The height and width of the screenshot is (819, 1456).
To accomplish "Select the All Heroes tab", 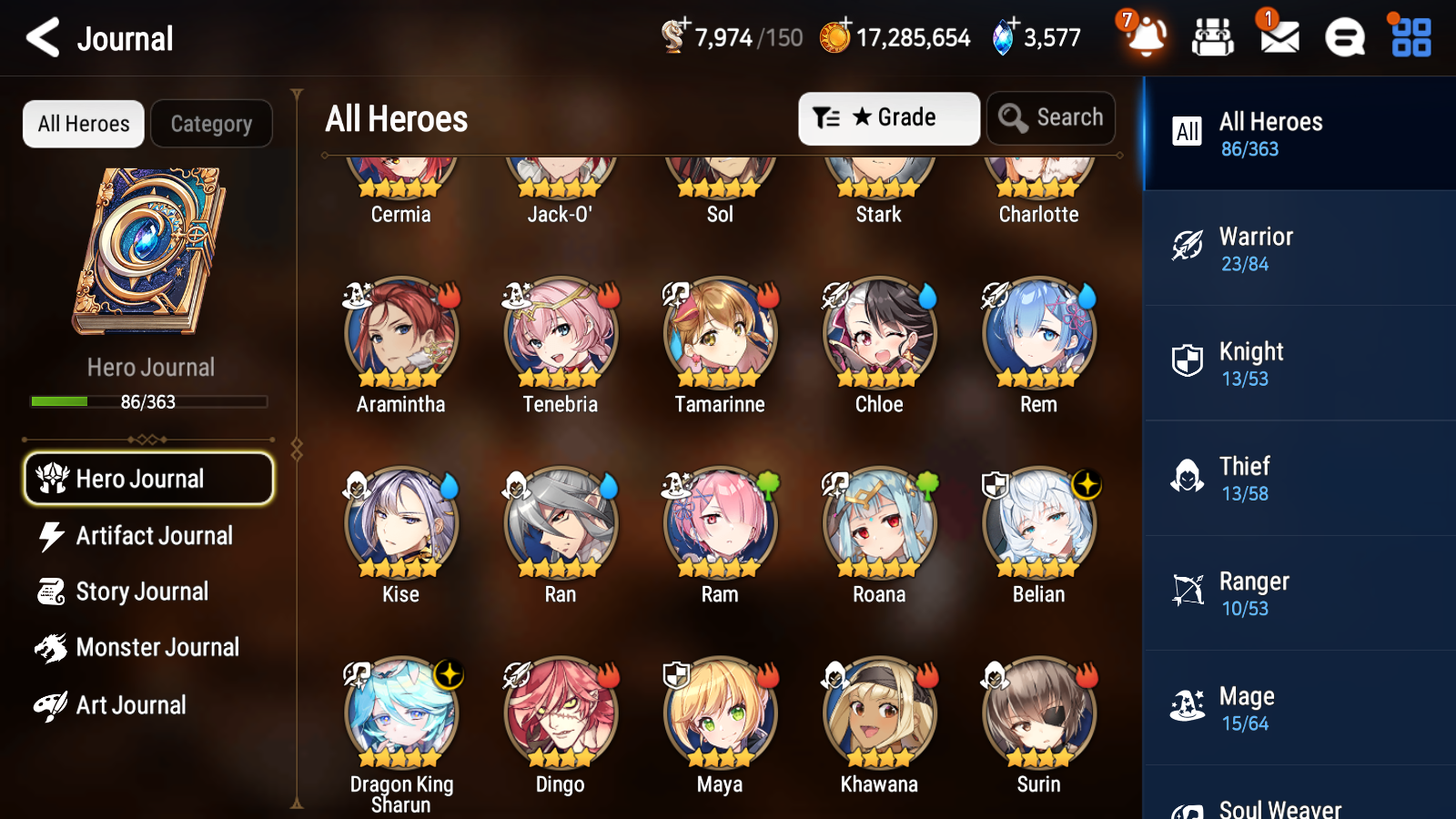I will 83,124.
